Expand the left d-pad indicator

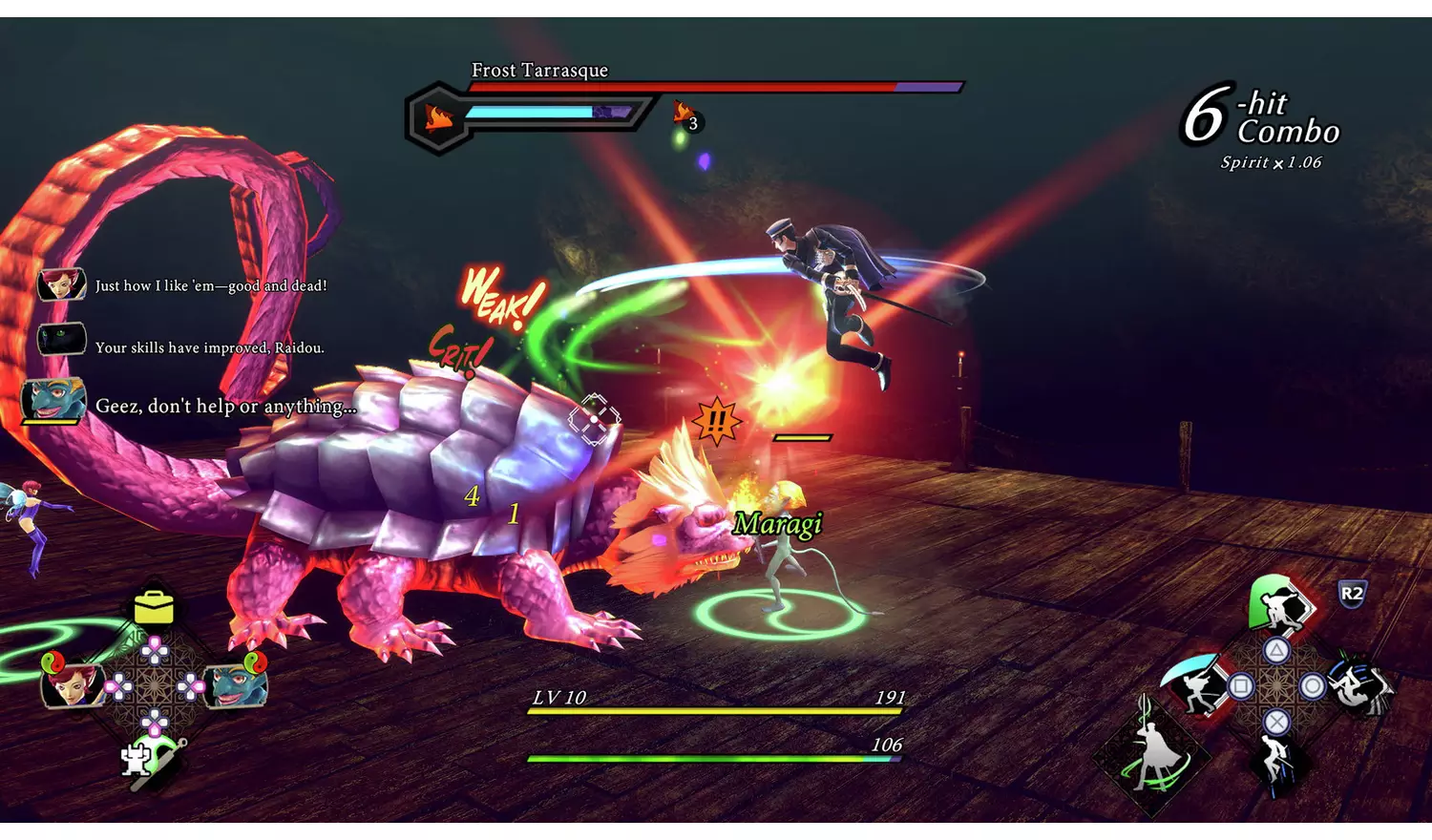point(120,685)
